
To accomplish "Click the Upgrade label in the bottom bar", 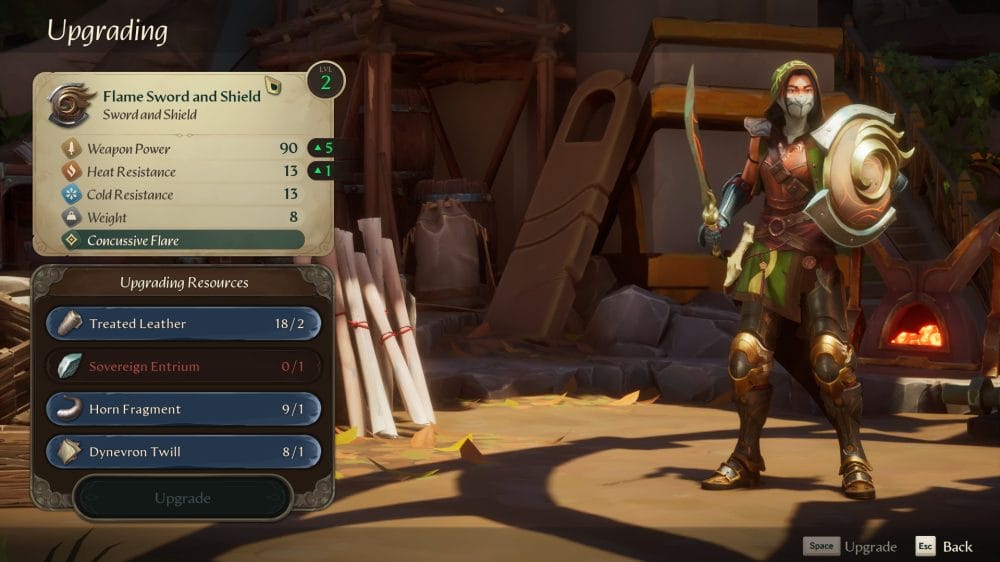I will click(x=870, y=546).
